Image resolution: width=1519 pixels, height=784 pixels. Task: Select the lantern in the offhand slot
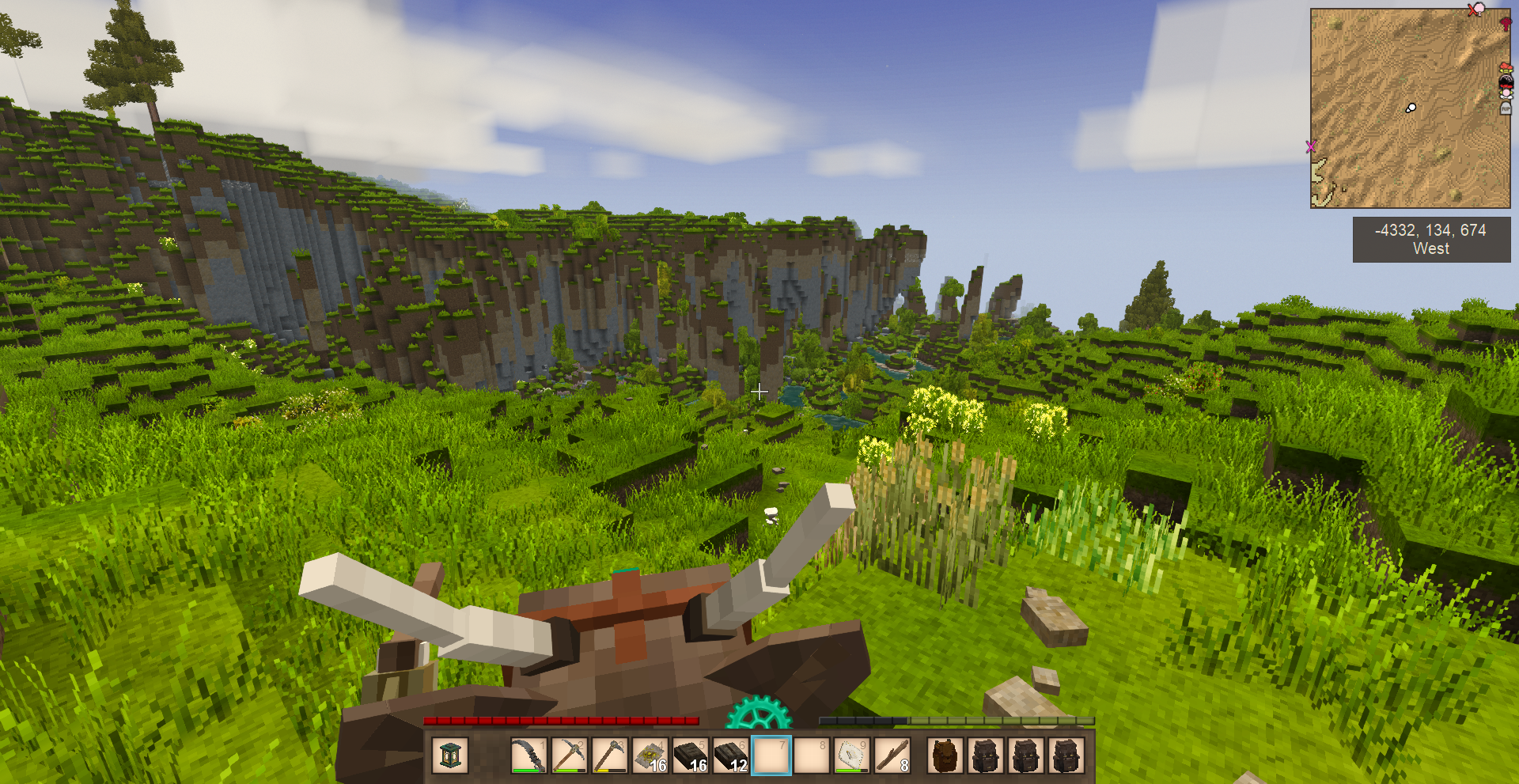click(x=450, y=756)
